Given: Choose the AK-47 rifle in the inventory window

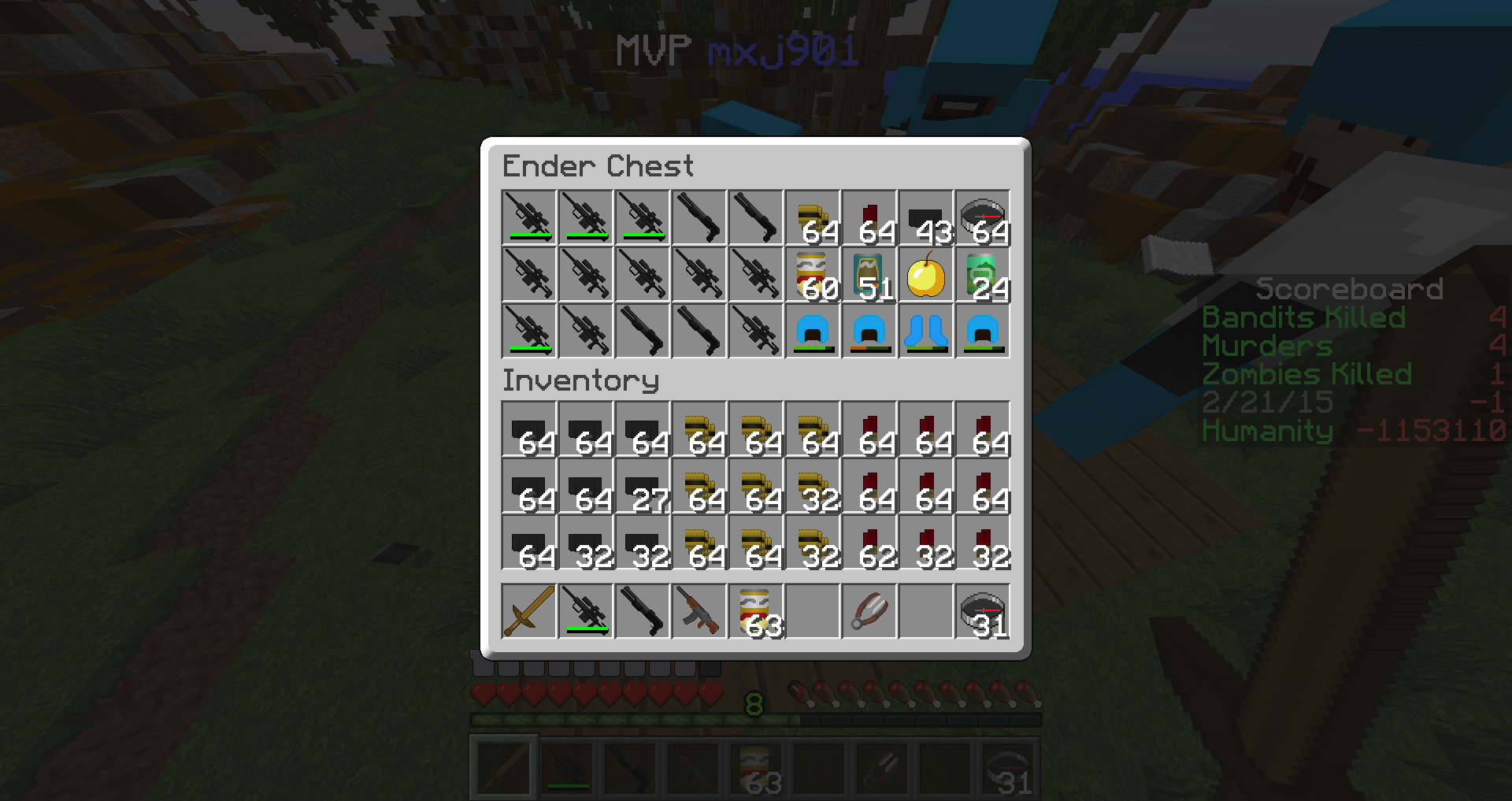Looking at the screenshot, I should 699,612.
